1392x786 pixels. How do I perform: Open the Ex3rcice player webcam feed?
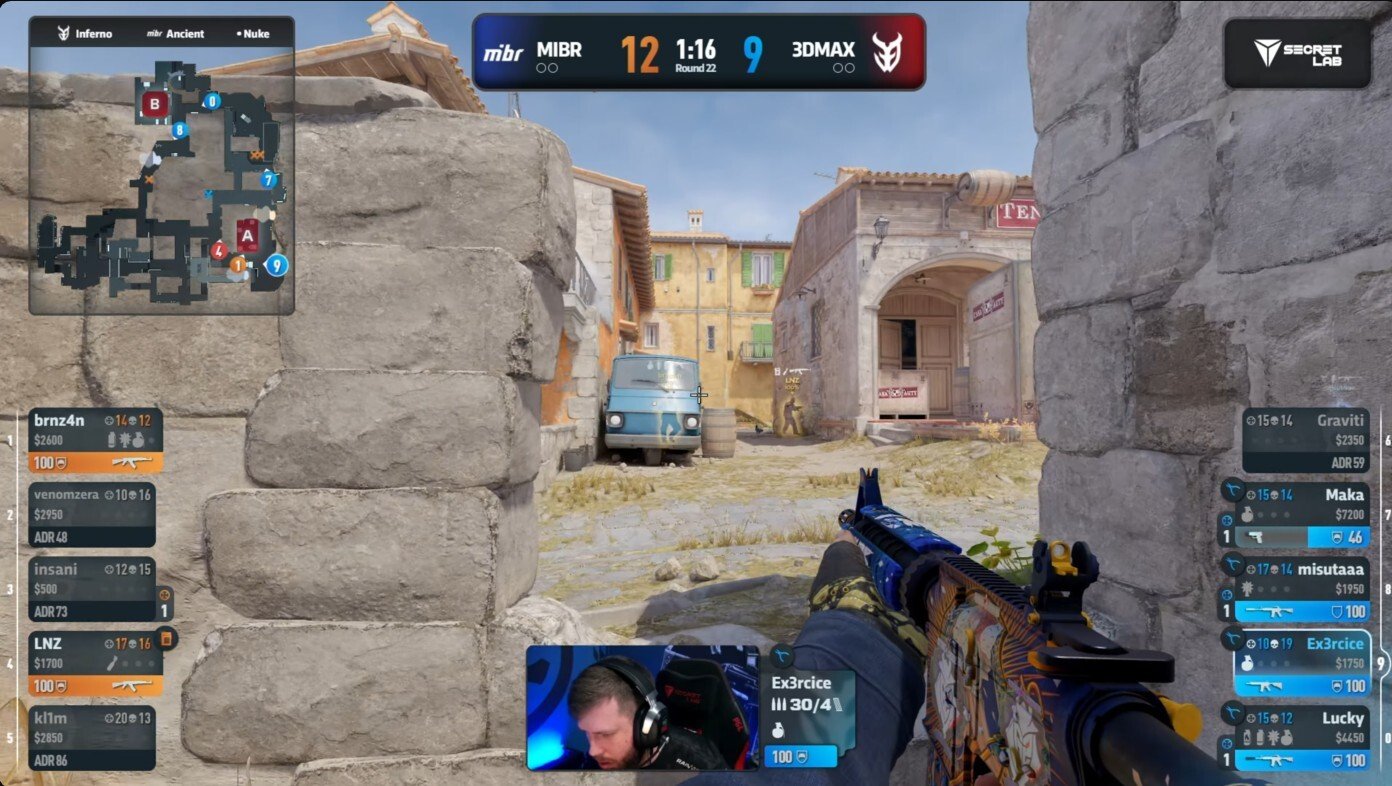(x=642, y=707)
